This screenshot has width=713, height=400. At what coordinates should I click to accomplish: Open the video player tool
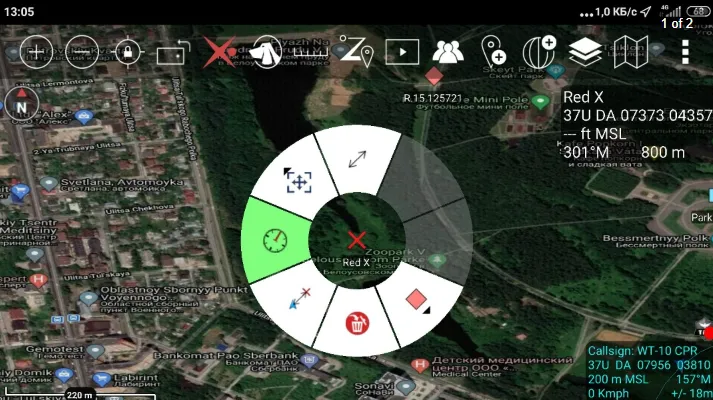[x=402, y=50]
